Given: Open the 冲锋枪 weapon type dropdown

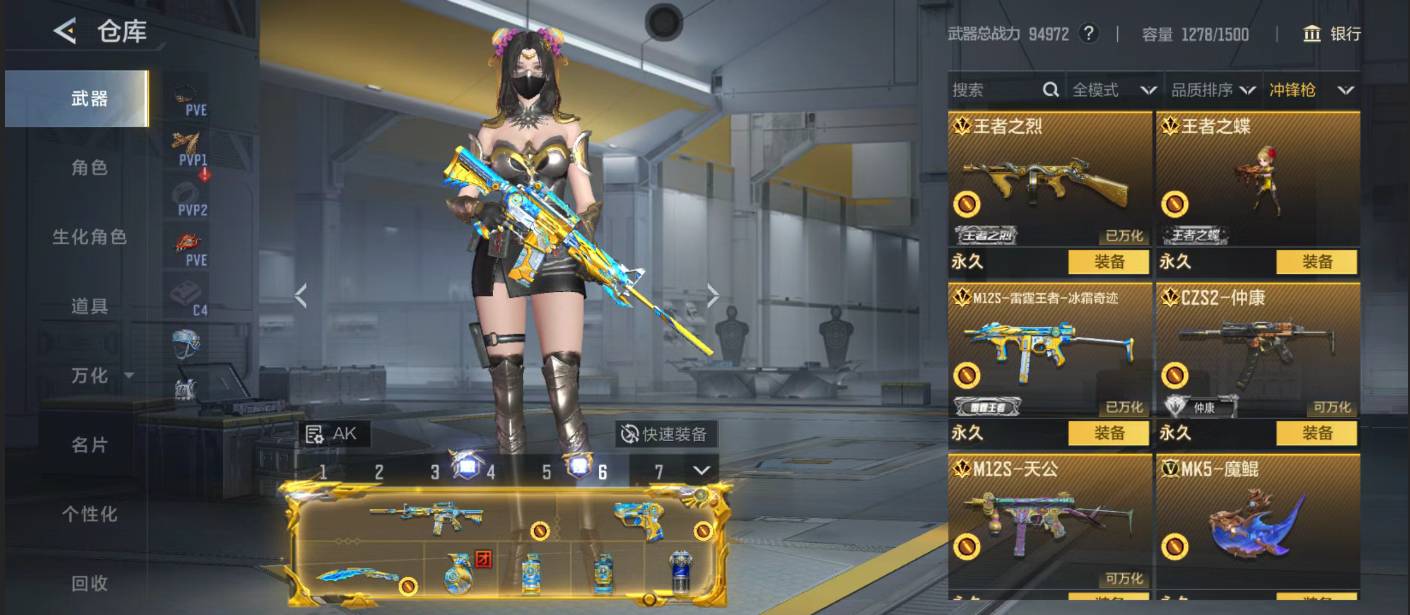Looking at the screenshot, I should coord(1311,90).
